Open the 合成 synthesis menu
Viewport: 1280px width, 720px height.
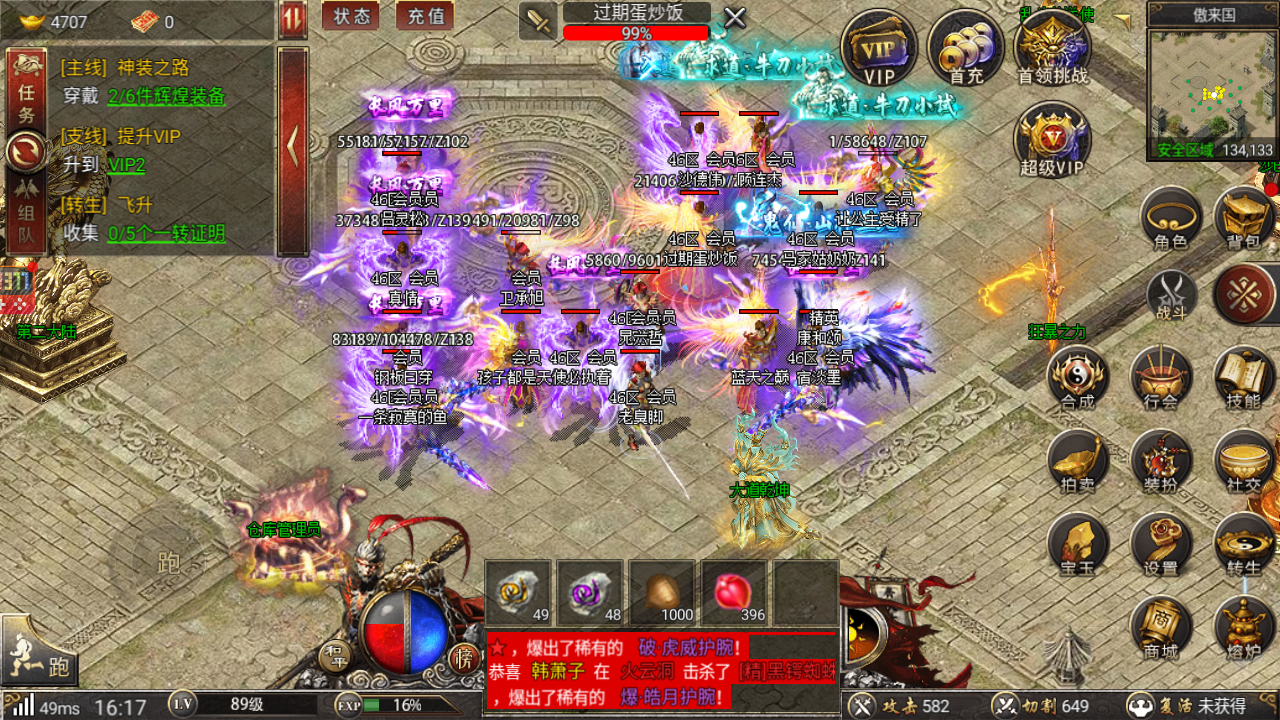pos(1078,378)
